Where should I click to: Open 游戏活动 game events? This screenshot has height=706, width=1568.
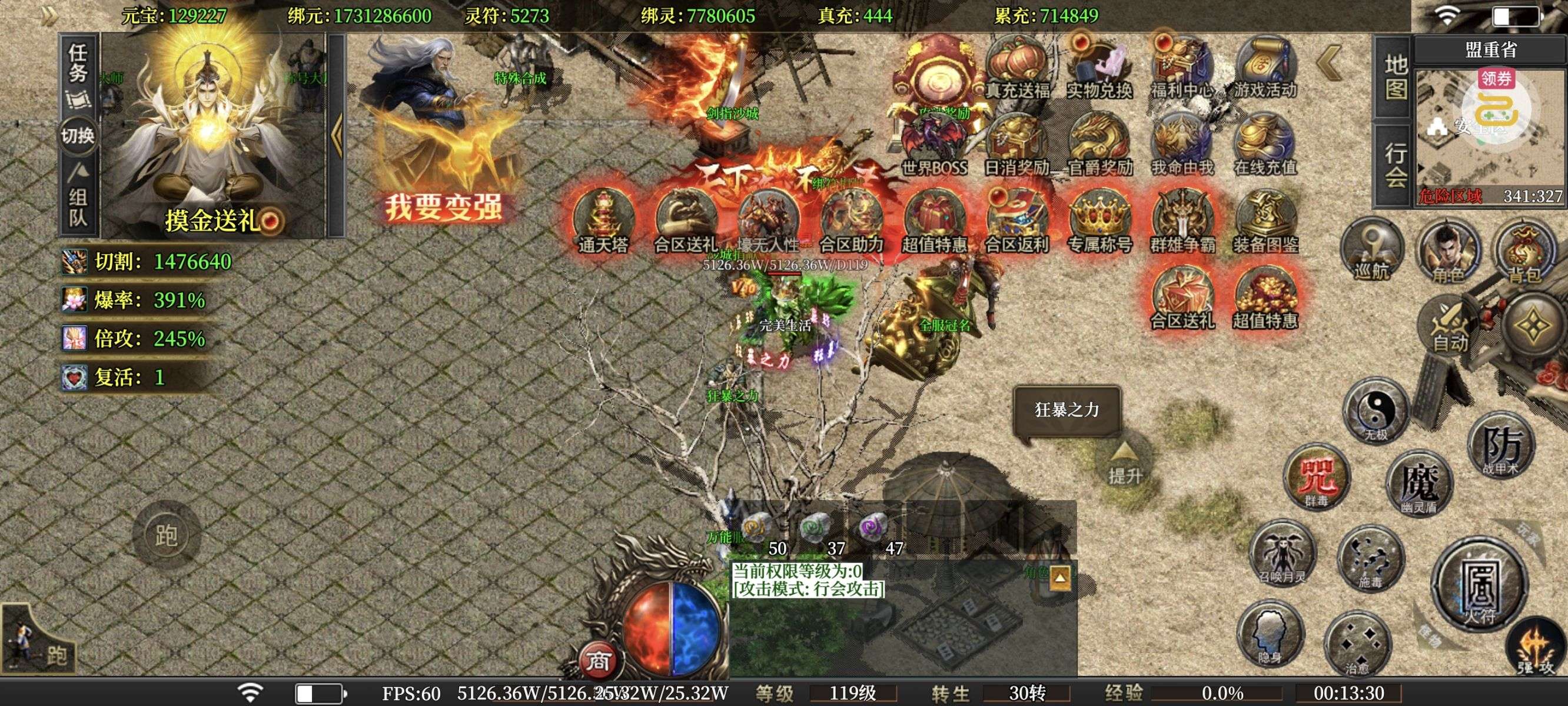[x=1265, y=68]
